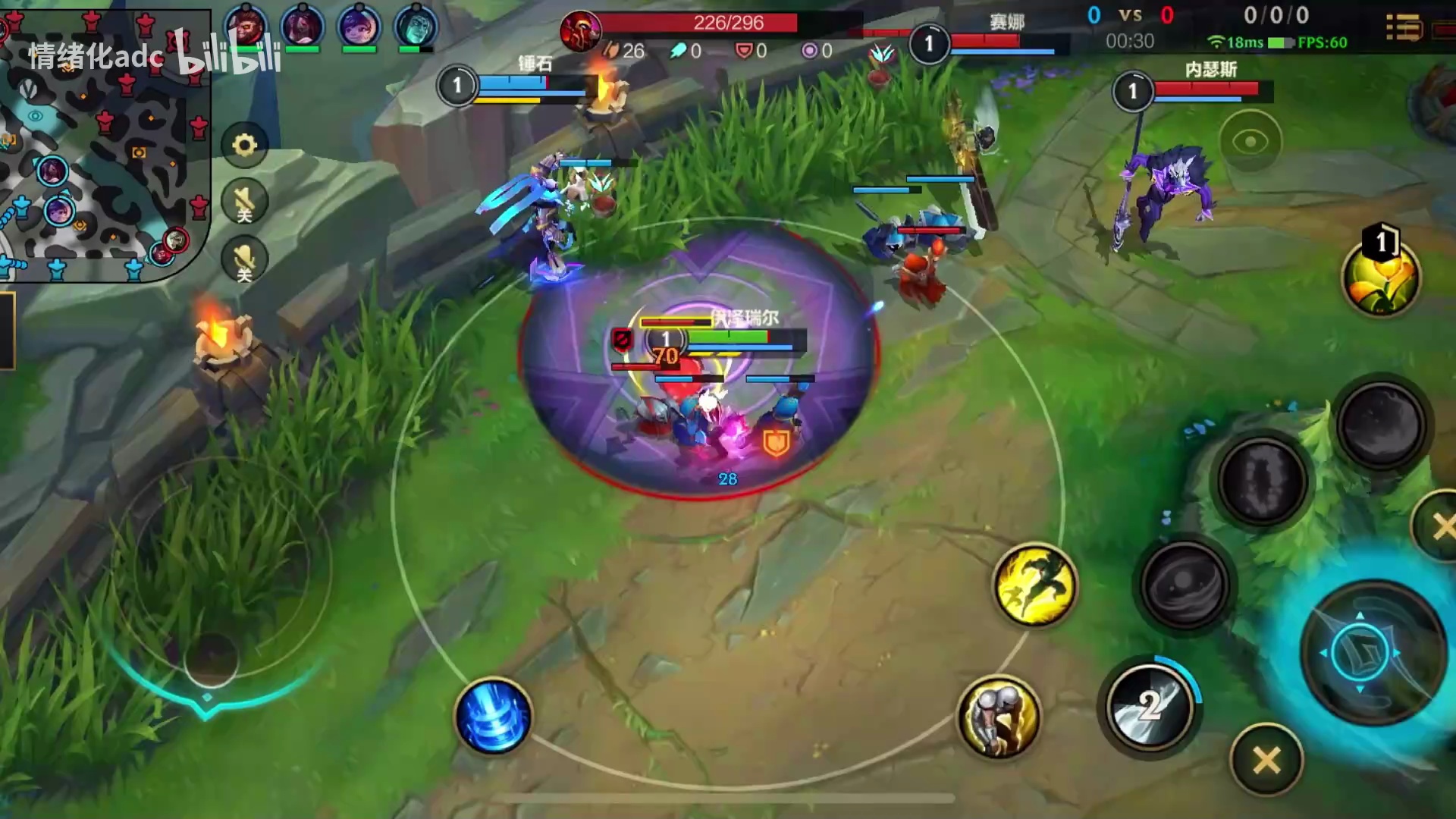
Task: Cast the yellow crouching-figure summoner spell
Action: pos(999,716)
